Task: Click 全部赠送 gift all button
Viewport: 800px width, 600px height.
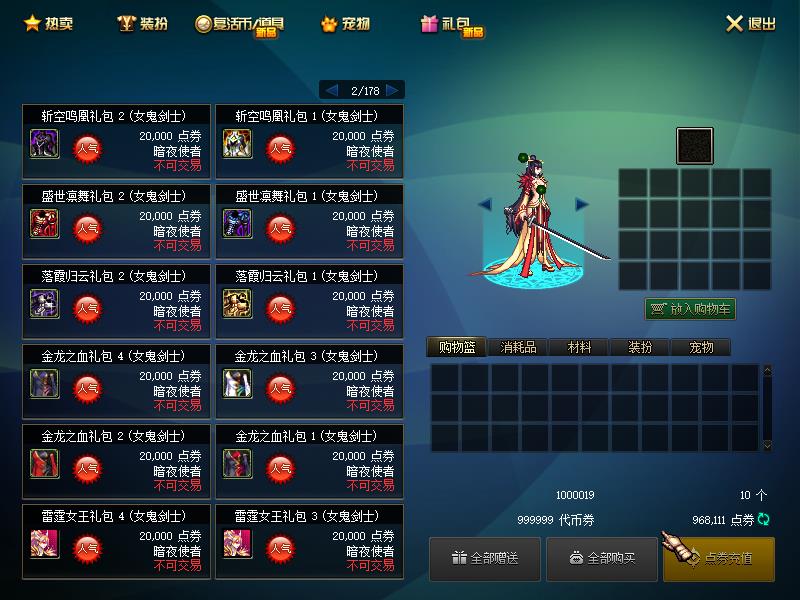Action: click(485, 558)
